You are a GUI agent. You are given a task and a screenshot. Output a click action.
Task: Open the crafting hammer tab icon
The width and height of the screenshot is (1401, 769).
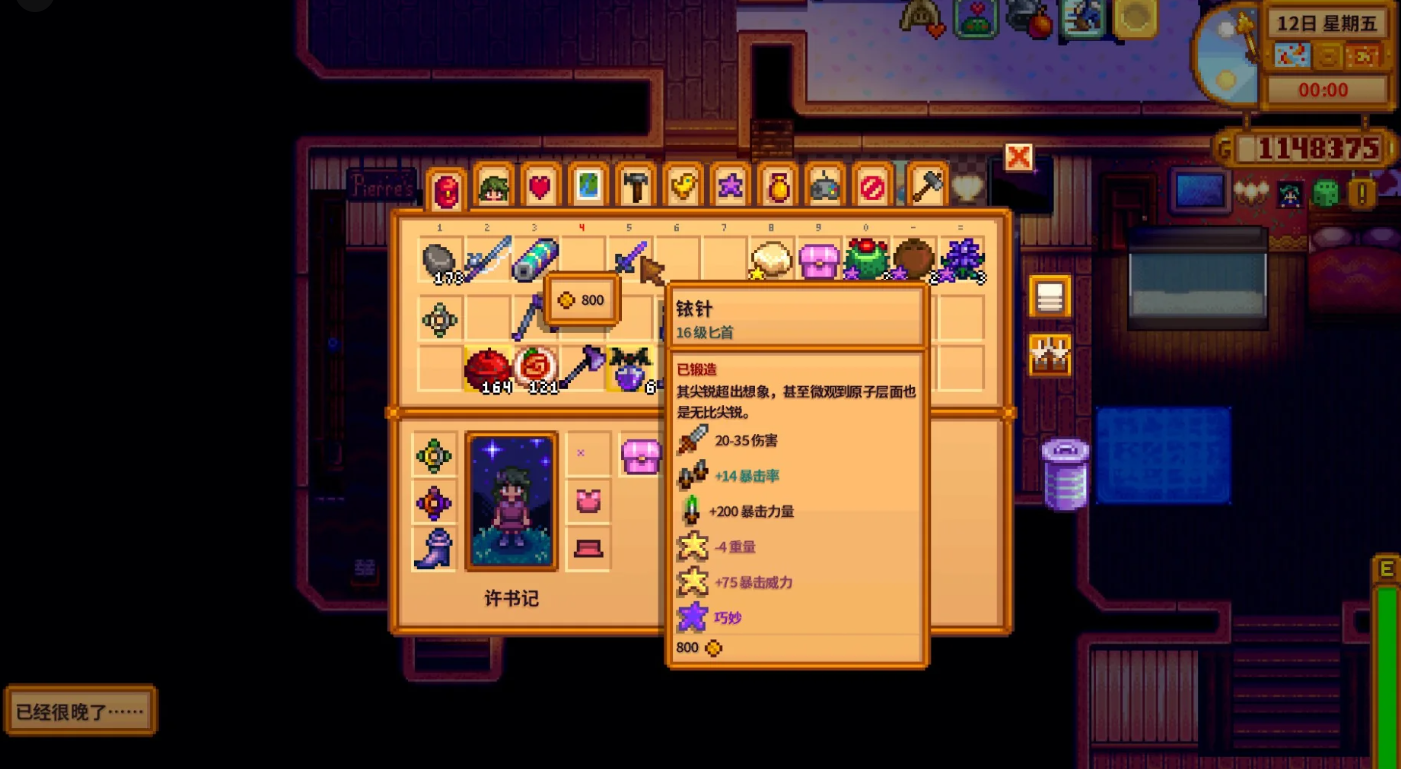(x=634, y=187)
